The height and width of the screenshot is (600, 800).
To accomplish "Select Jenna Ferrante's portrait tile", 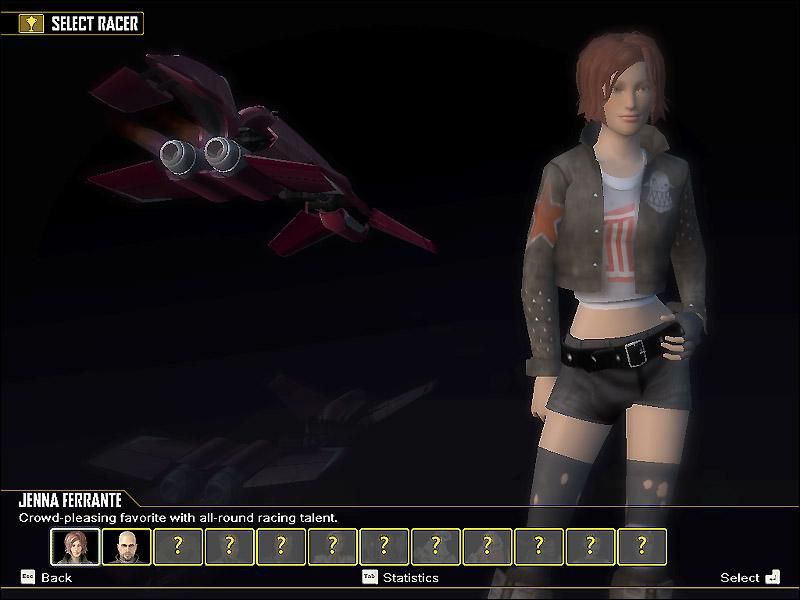I will point(75,546).
